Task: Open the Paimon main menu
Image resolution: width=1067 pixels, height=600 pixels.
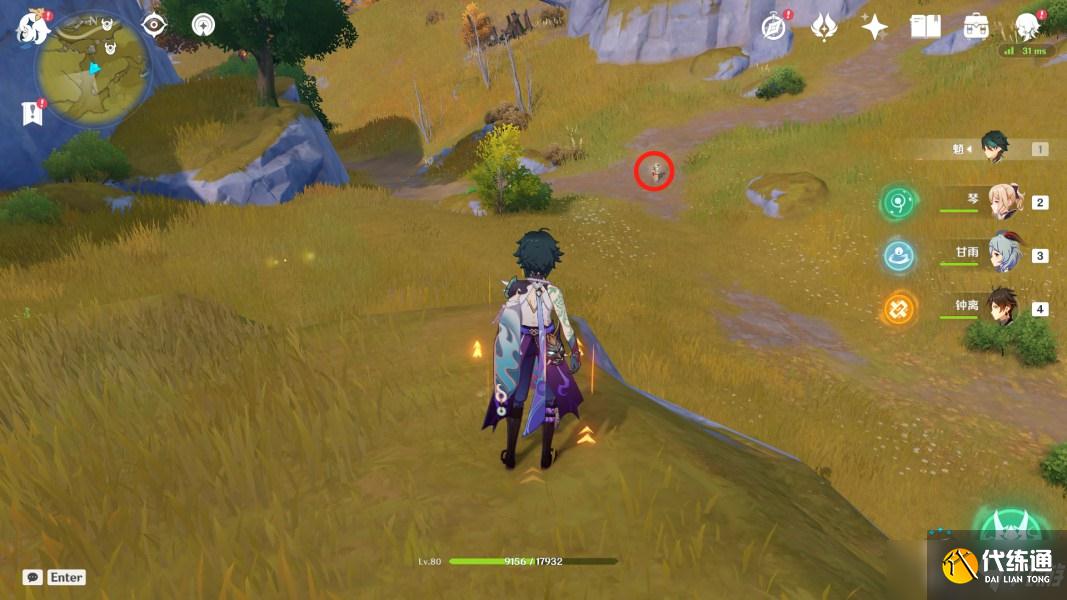Action: pyautogui.click(x=33, y=28)
